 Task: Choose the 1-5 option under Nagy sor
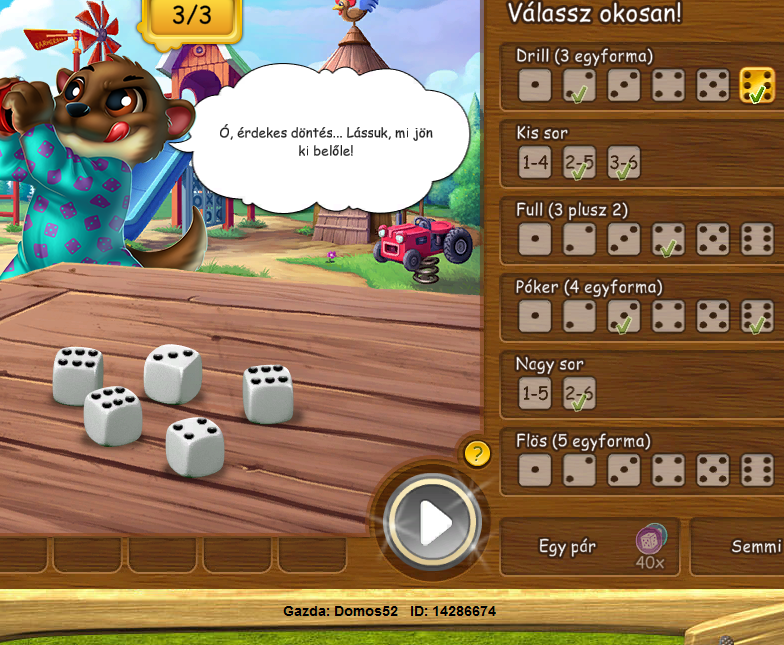pyautogui.click(x=535, y=393)
